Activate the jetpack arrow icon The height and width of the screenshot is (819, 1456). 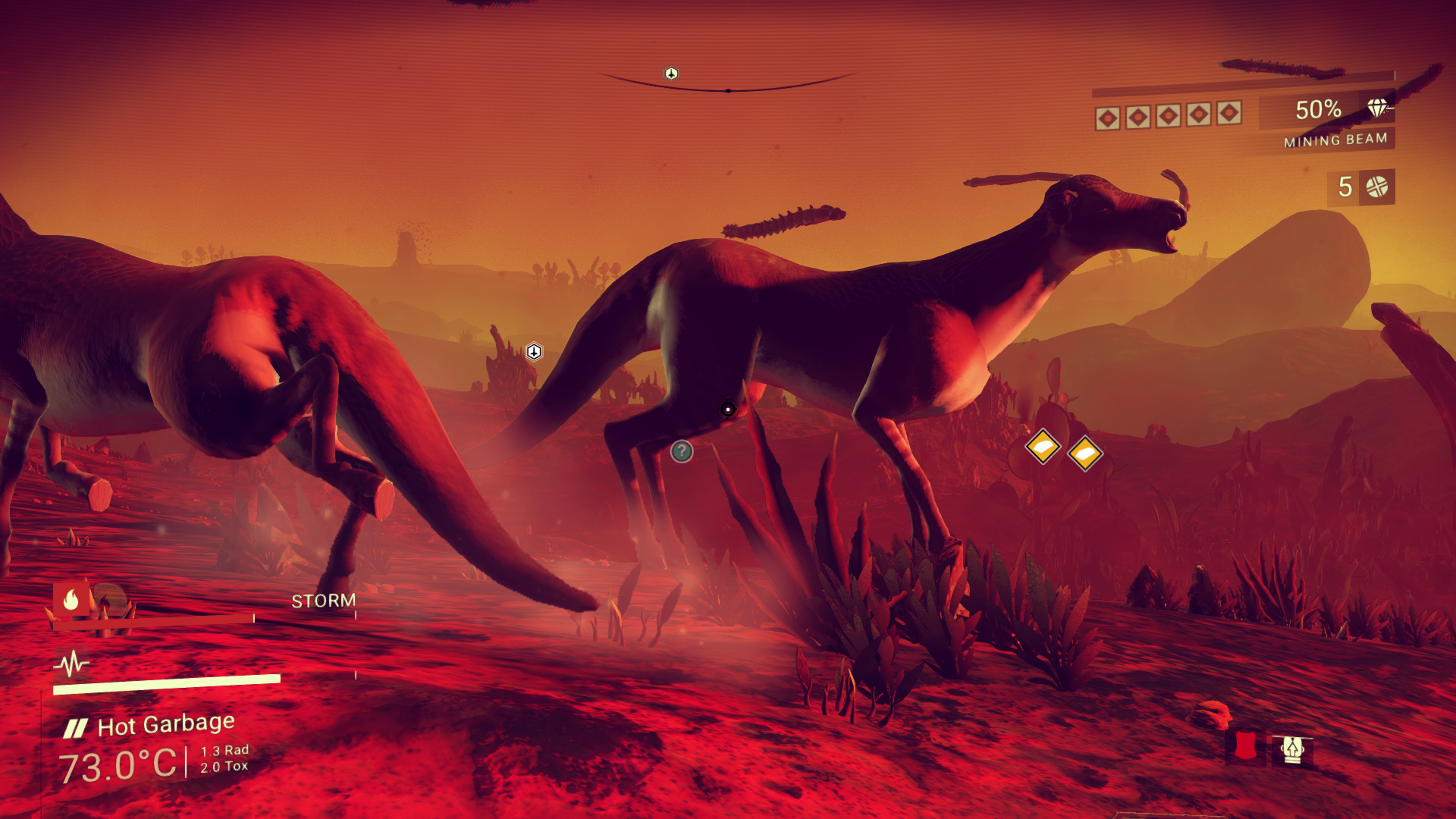tap(1292, 749)
